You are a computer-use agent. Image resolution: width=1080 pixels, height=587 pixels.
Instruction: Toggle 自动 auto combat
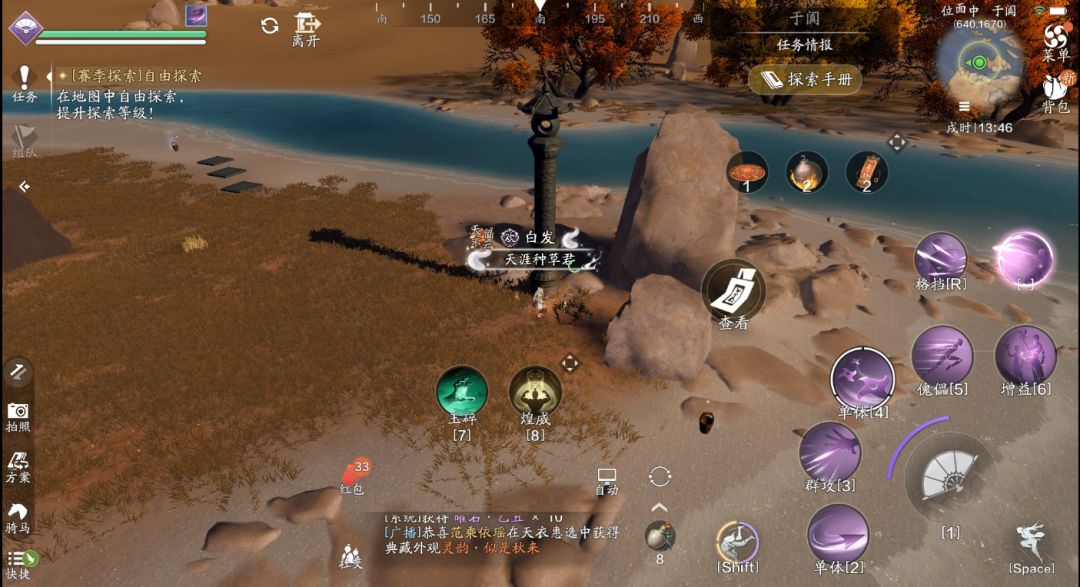point(607,480)
